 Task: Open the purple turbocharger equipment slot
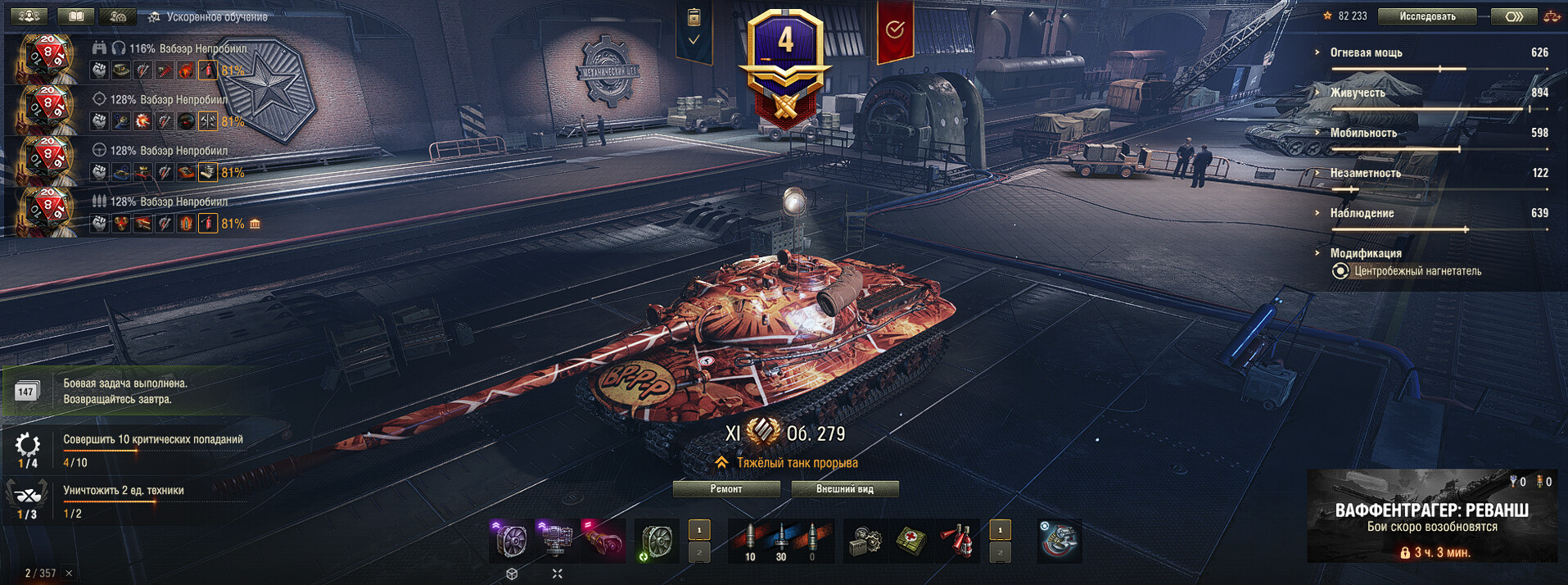point(510,541)
